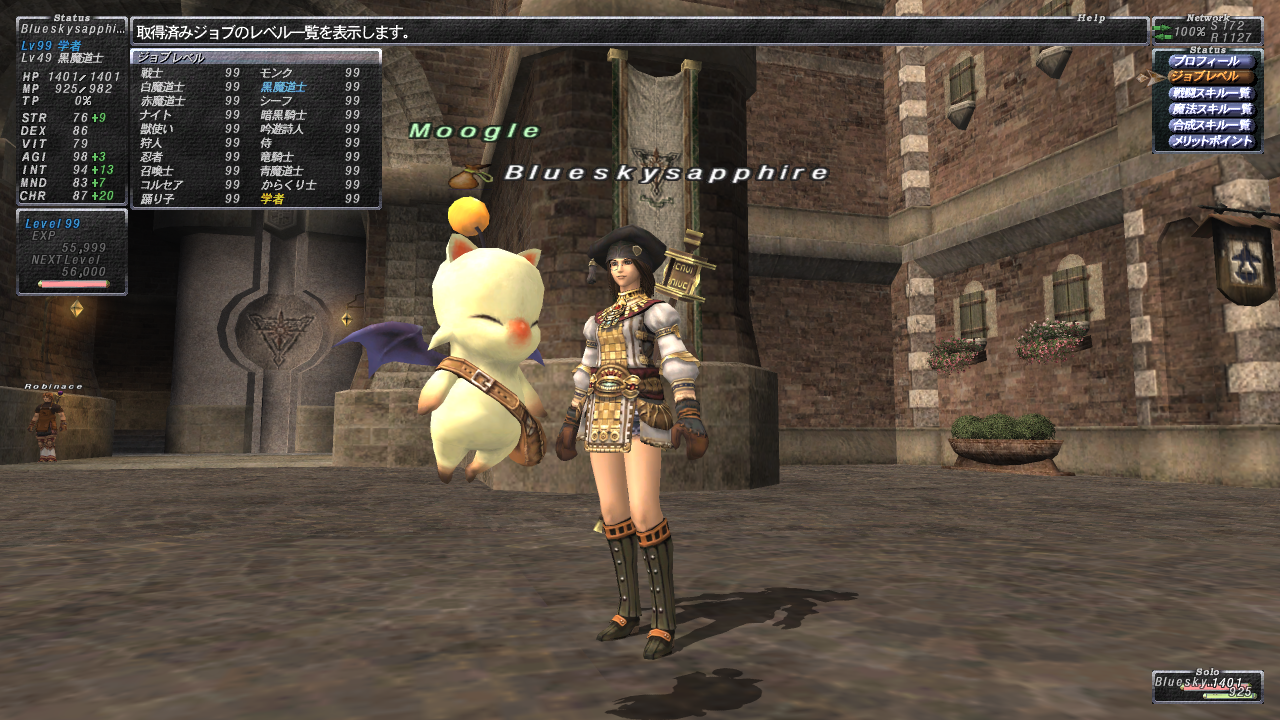Open the 魔法スキル一覧 magic skills list
The width and height of the screenshot is (1280, 720).
(x=1210, y=109)
